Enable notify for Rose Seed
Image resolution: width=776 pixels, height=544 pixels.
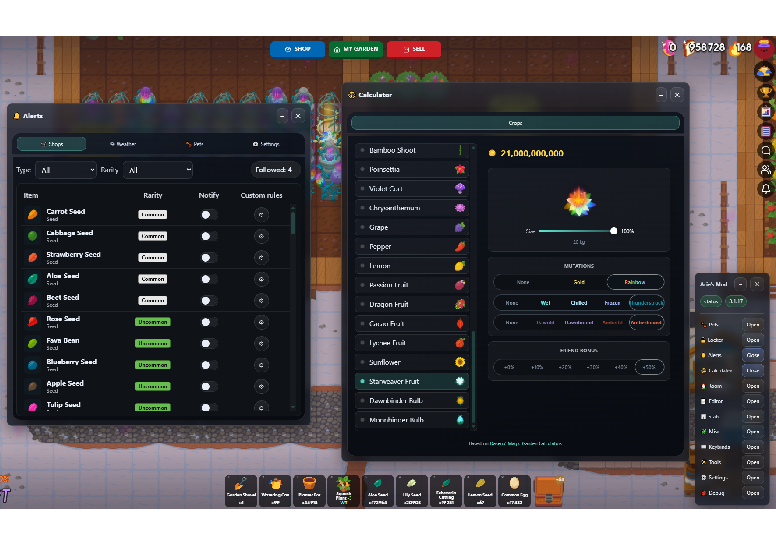tap(208, 322)
